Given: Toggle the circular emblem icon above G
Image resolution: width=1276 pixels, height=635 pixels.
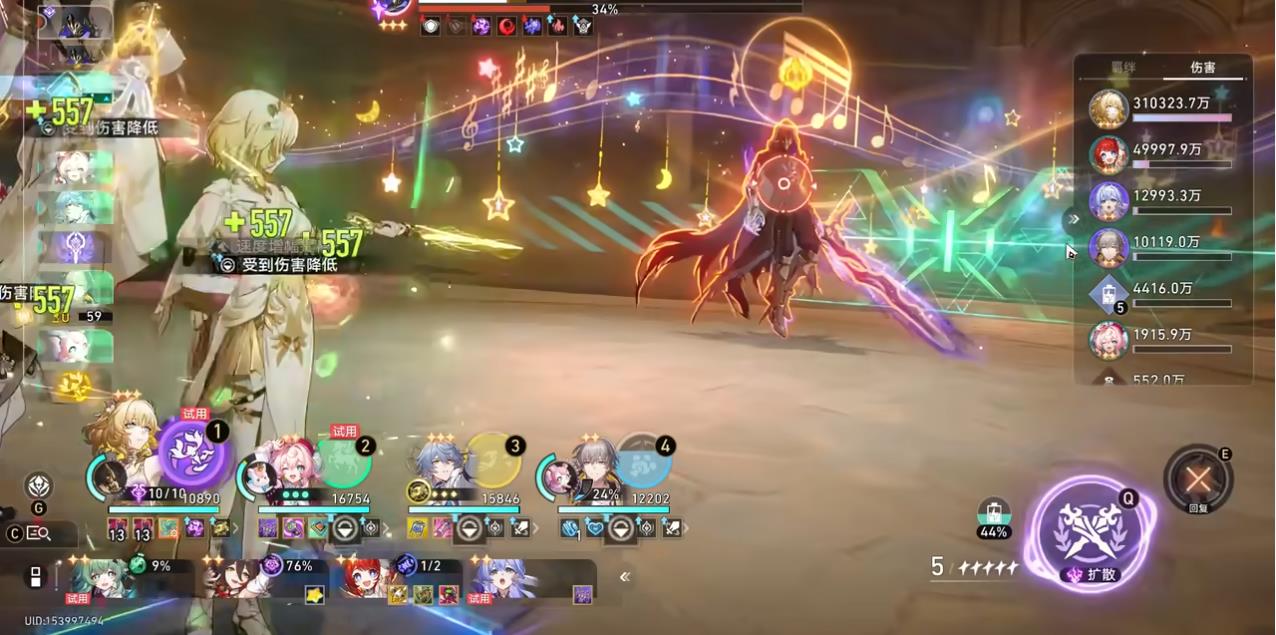Looking at the screenshot, I should pos(39,485).
